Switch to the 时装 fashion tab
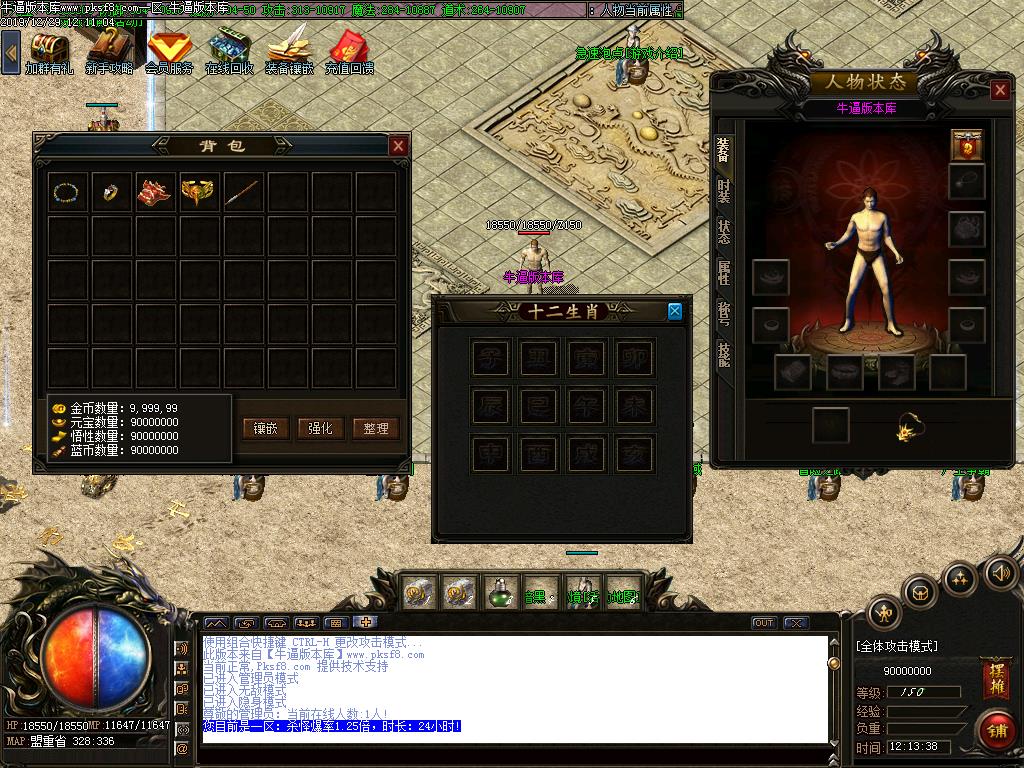1024x768 pixels. coord(723,188)
